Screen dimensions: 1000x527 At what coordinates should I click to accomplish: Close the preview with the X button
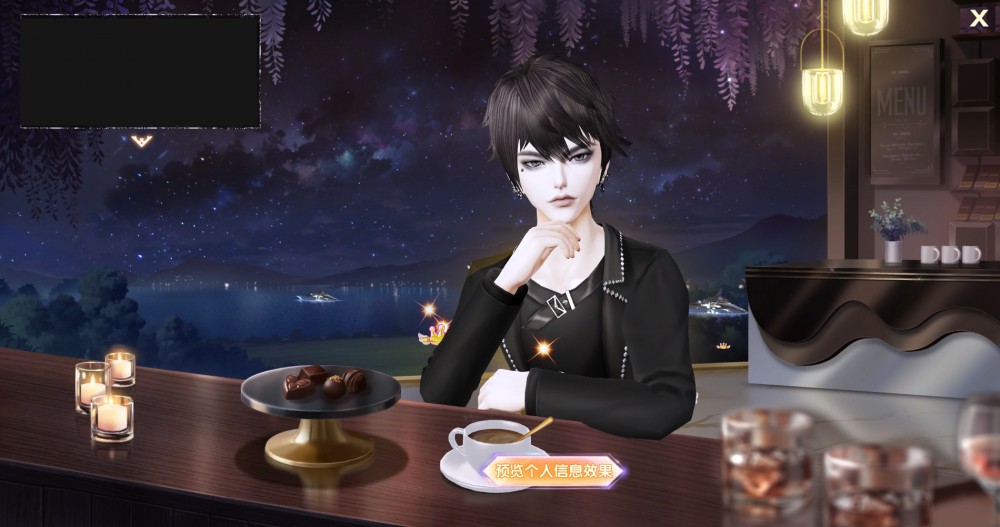(x=978, y=18)
